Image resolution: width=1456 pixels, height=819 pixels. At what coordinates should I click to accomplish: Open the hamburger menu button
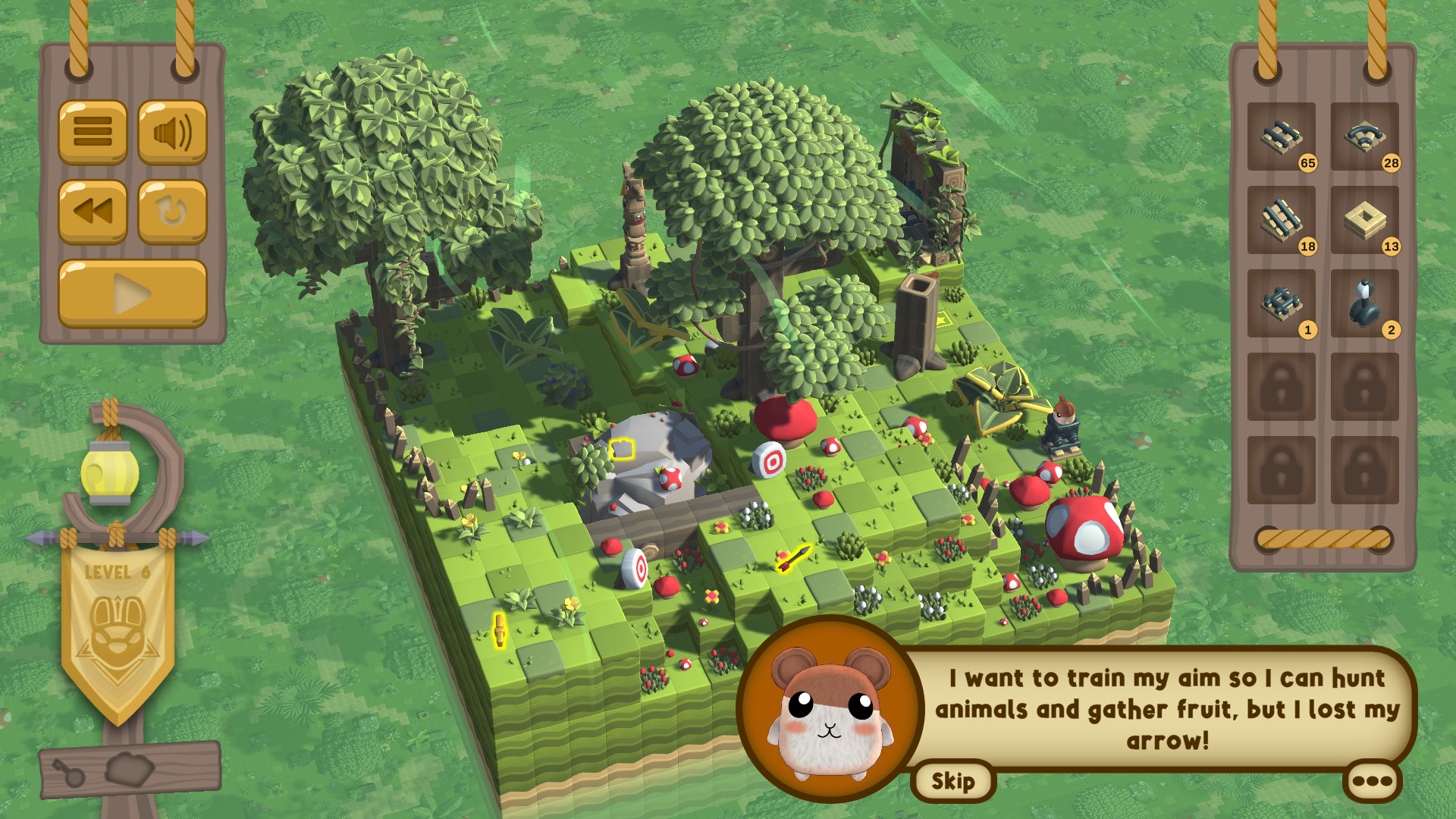93,132
